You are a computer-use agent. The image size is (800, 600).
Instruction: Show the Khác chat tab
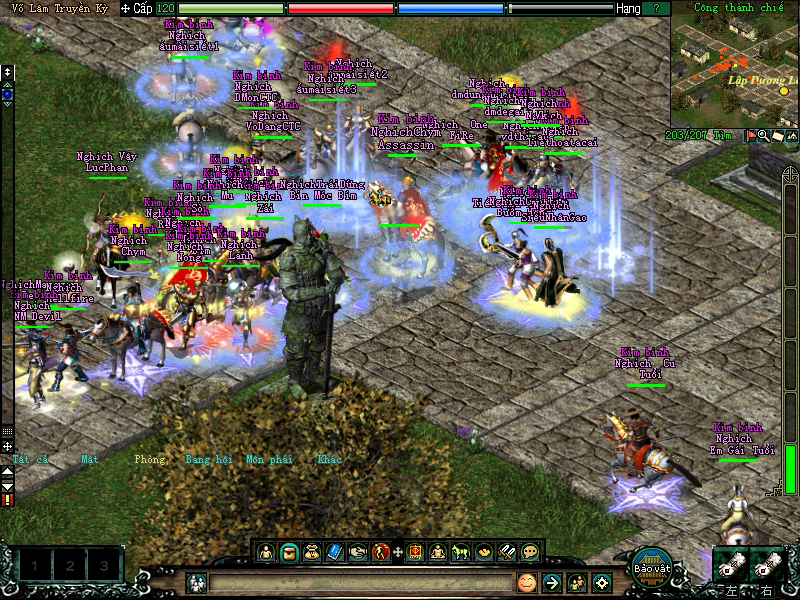(x=329, y=460)
